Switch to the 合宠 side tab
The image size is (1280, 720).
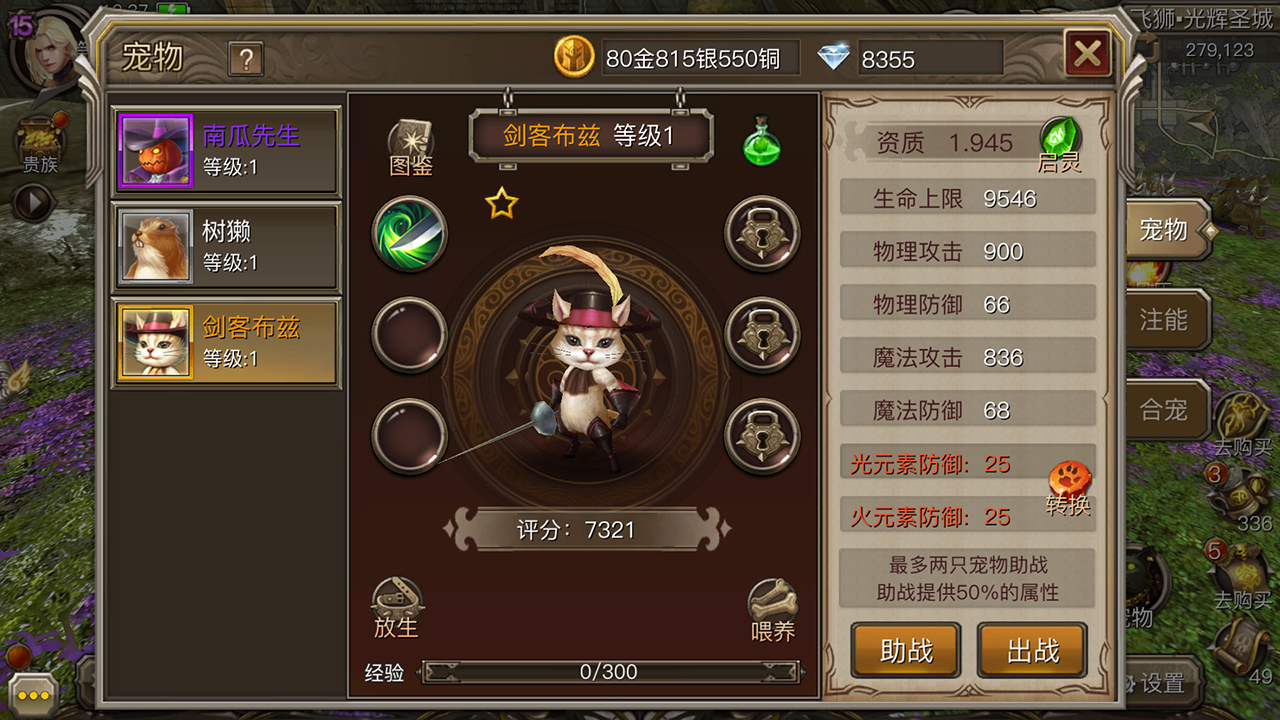pos(1164,409)
